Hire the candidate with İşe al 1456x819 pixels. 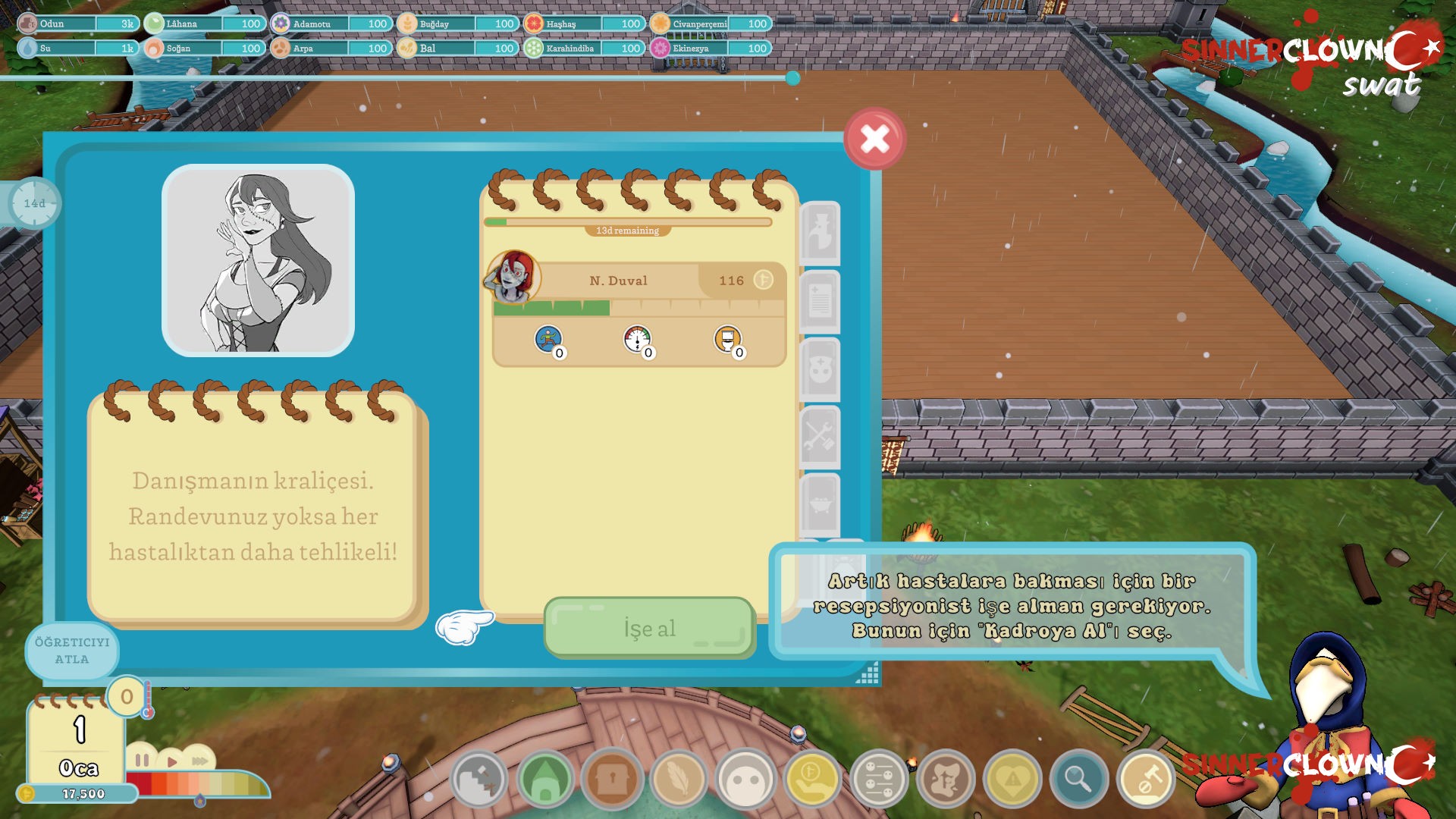(649, 628)
